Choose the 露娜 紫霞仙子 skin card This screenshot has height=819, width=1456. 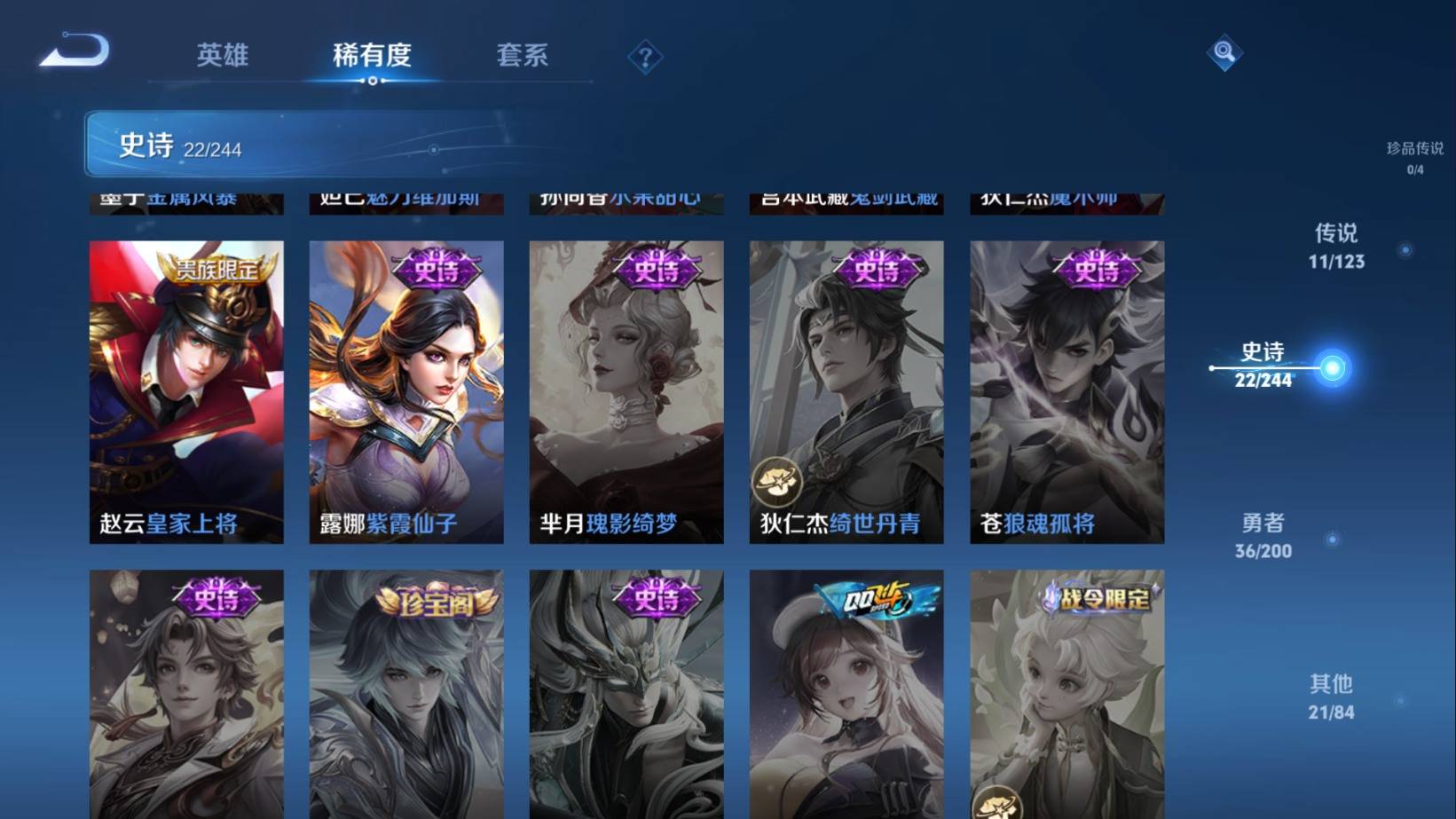pyautogui.click(x=406, y=391)
